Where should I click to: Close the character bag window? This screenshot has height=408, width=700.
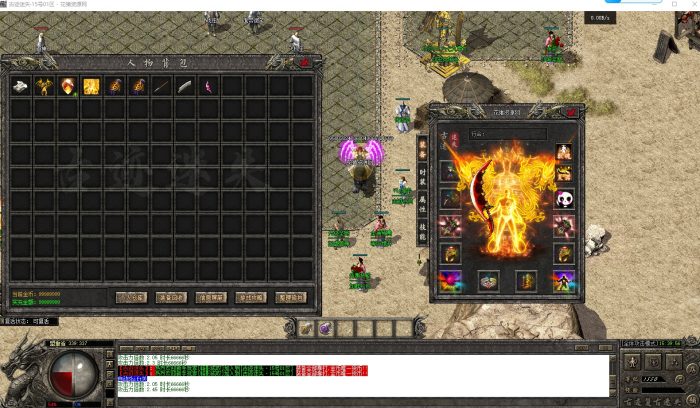pyautogui.click(x=304, y=62)
